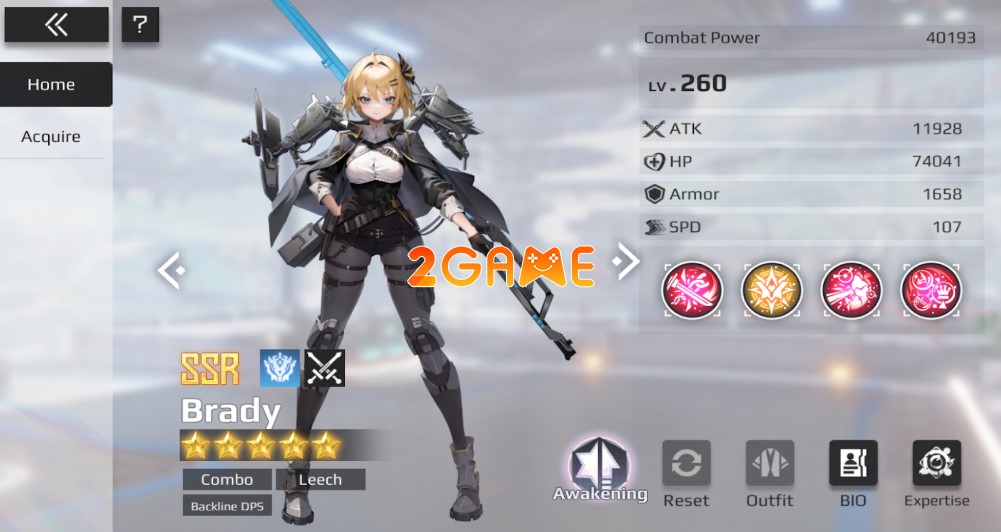Open the Awakening menu
This screenshot has height=532, width=1001.
(x=599, y=468)
